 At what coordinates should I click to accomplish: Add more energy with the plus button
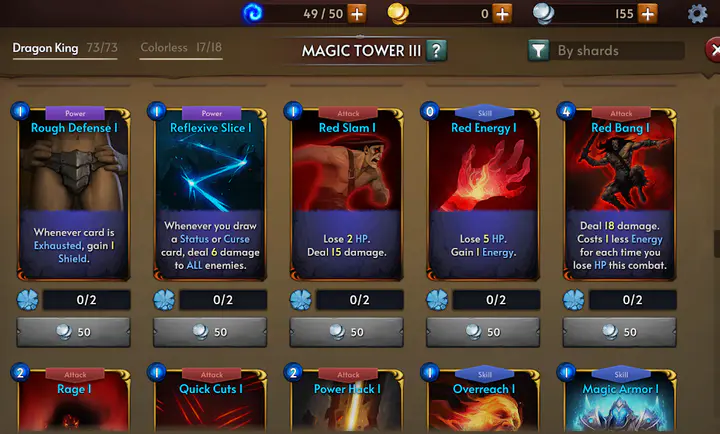[x=356, y=14]
